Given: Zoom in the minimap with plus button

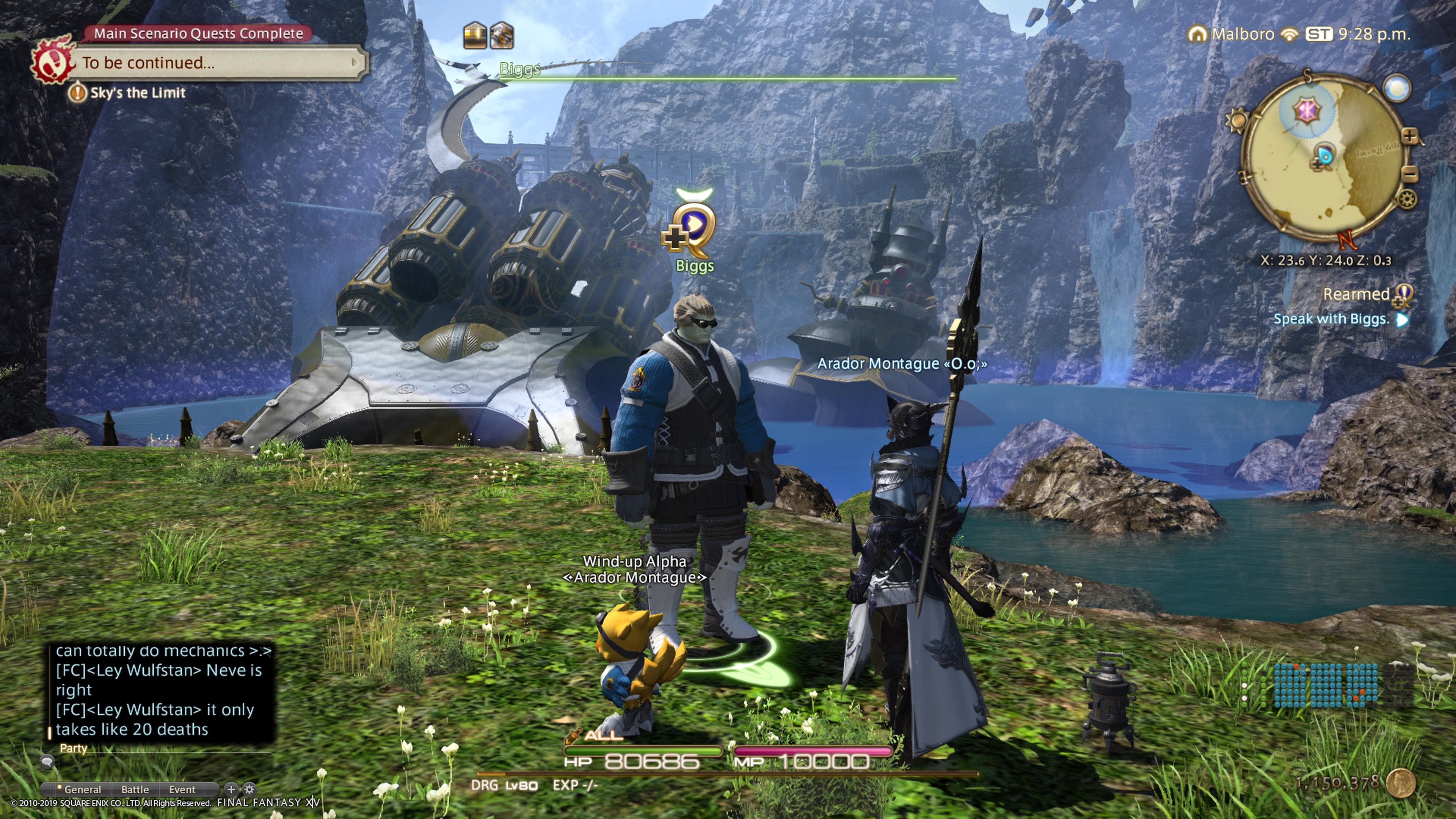Looking at the screenshot, I should coord(1410,136).
